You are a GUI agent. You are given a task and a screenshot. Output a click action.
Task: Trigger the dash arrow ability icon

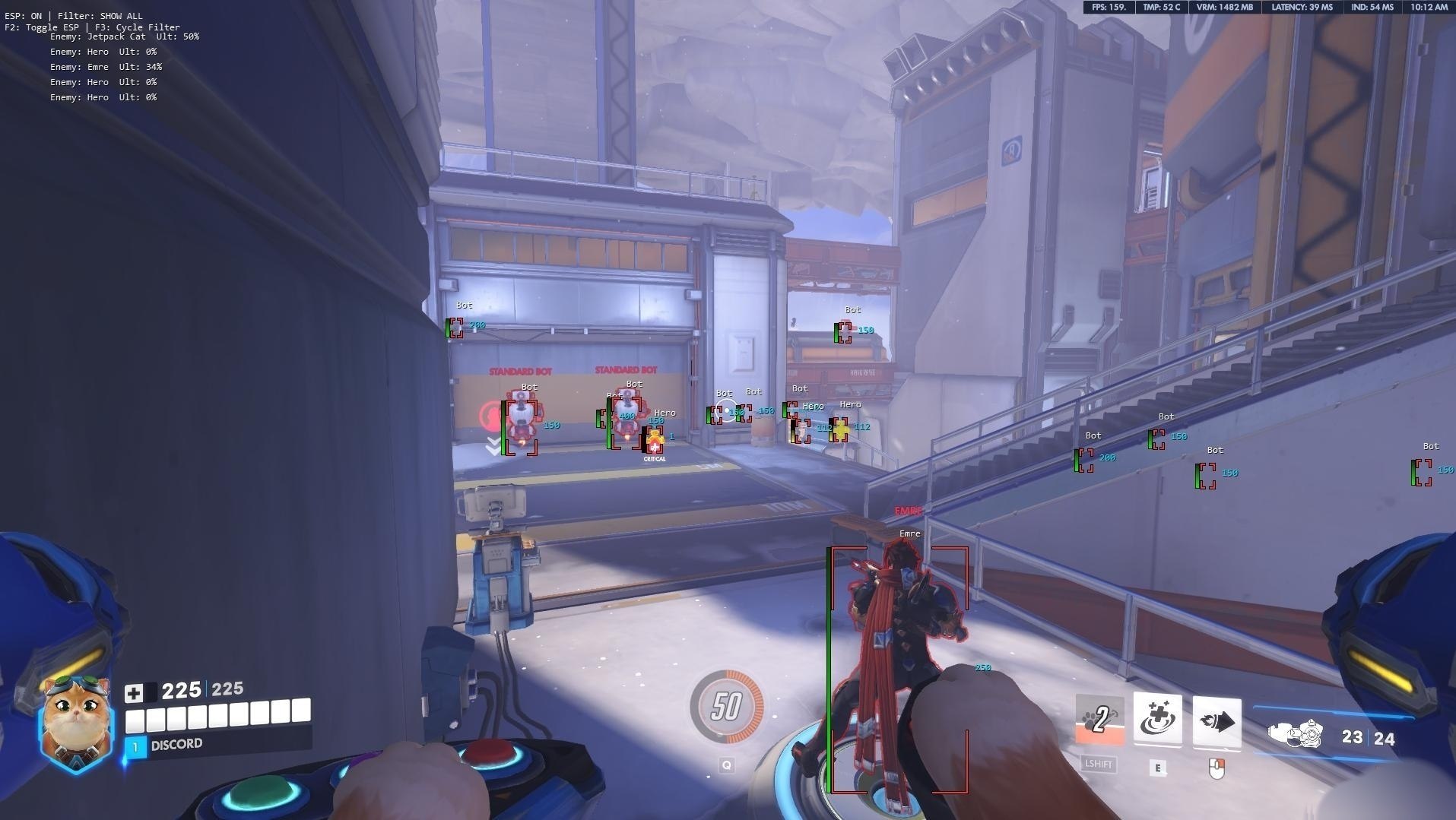[x=1216, y=722]
